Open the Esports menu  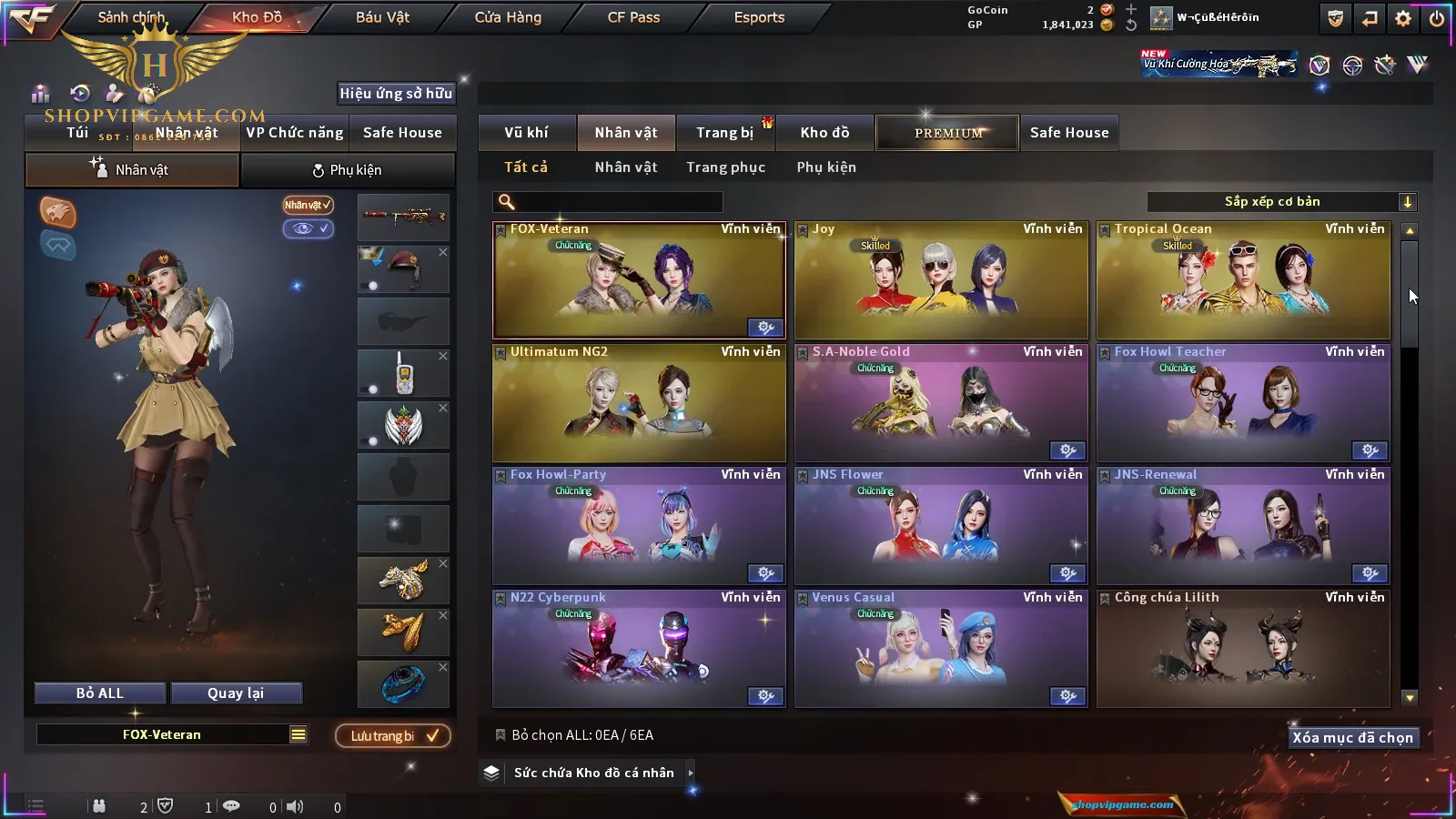[x=759, y=17]
